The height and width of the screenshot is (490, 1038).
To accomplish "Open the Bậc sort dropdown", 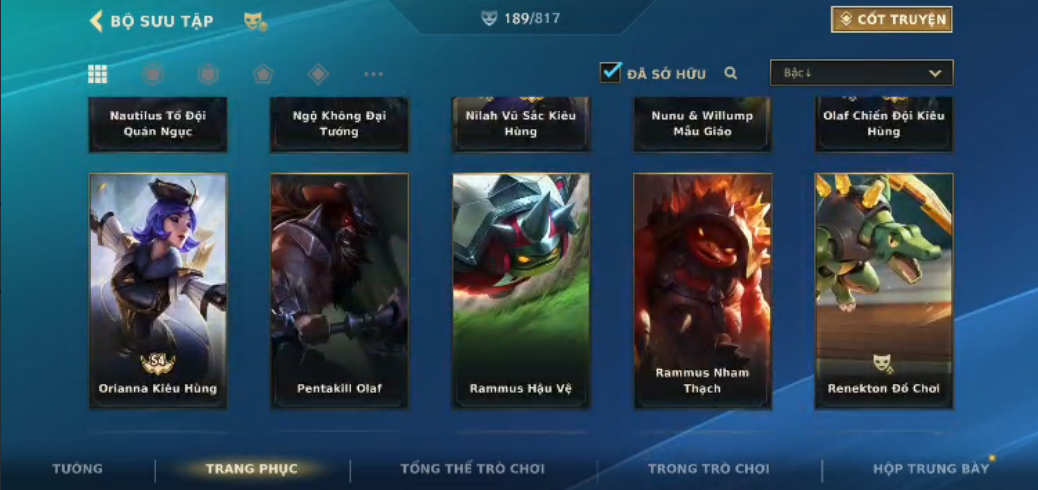I will pos(861,73).
